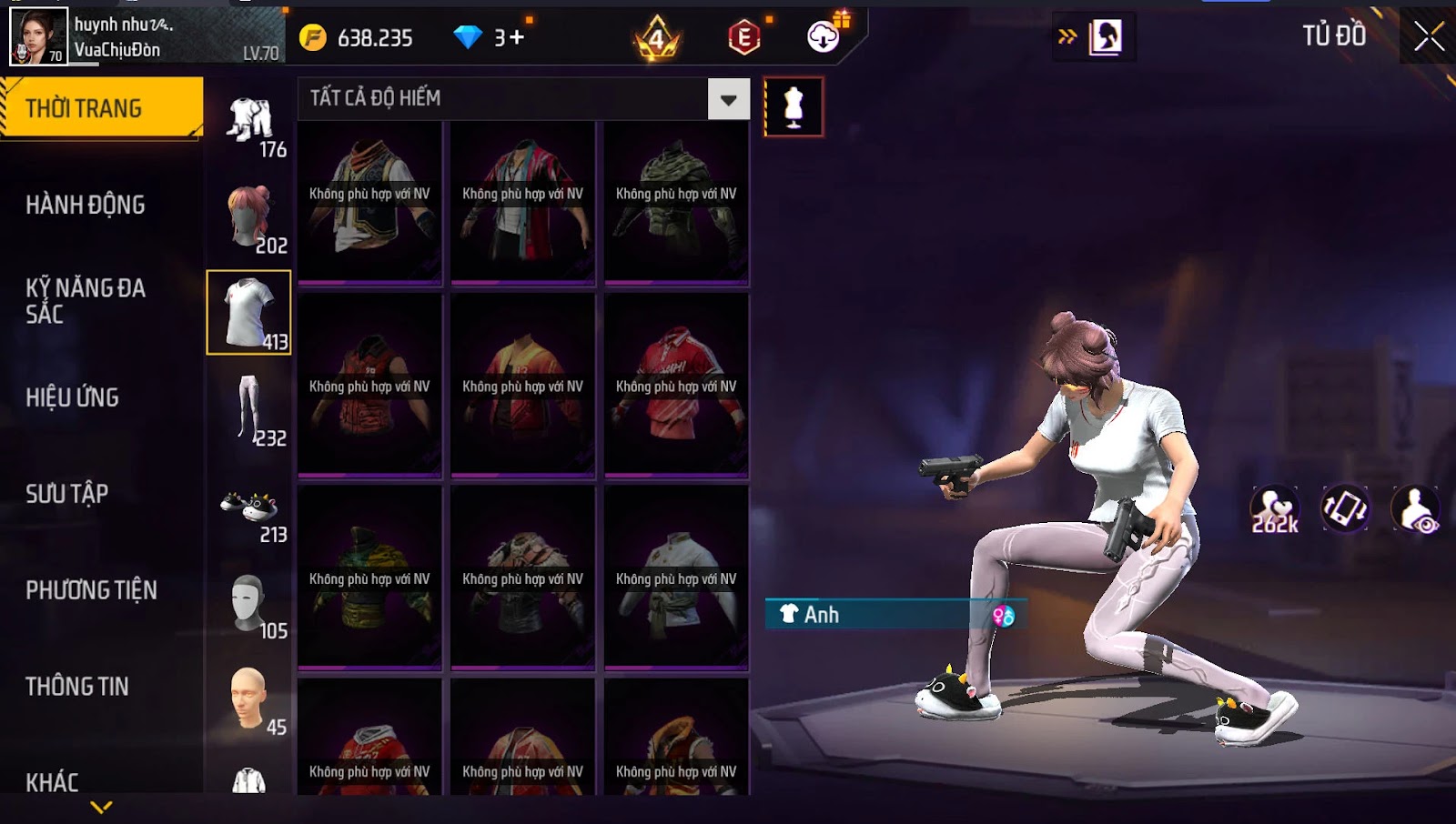1456x824 pixels.
Task: Switch to PHƯƠNG TIỆN tab
Action: pyautogui.click(x=91, y=590)
